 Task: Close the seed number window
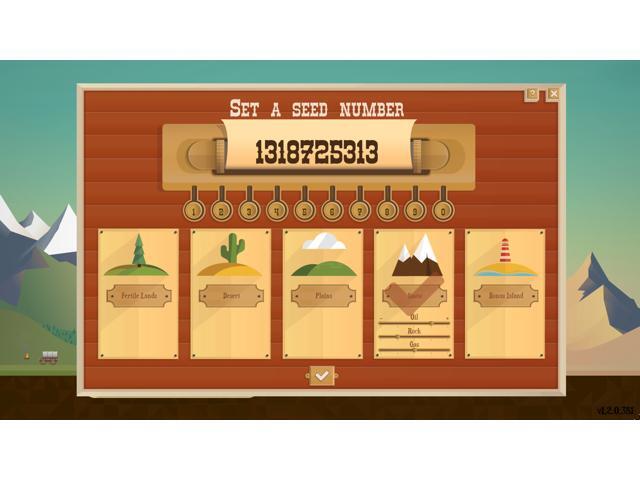coord(553,94)
